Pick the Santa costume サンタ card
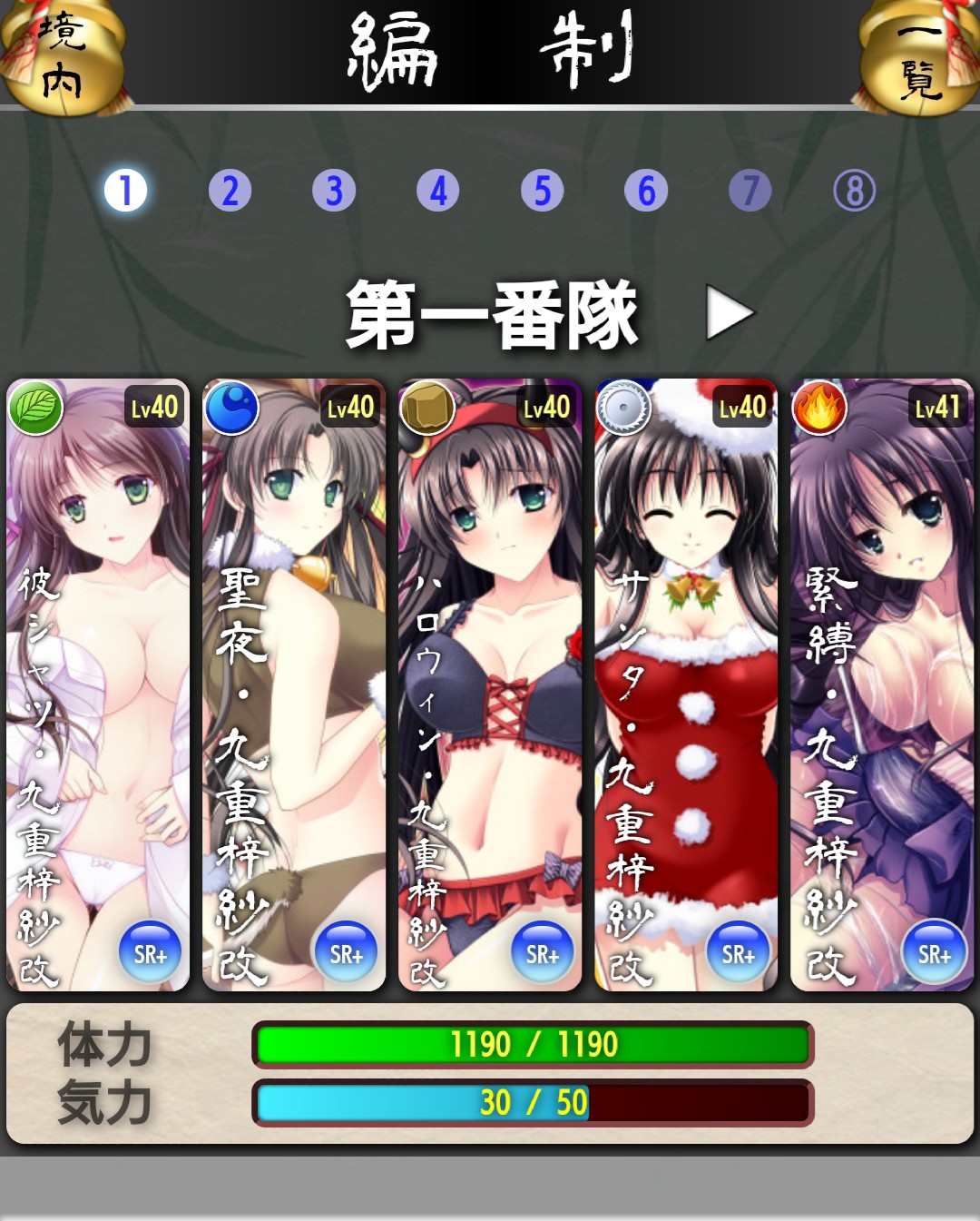980x1221 pixels. click(686, 684)
